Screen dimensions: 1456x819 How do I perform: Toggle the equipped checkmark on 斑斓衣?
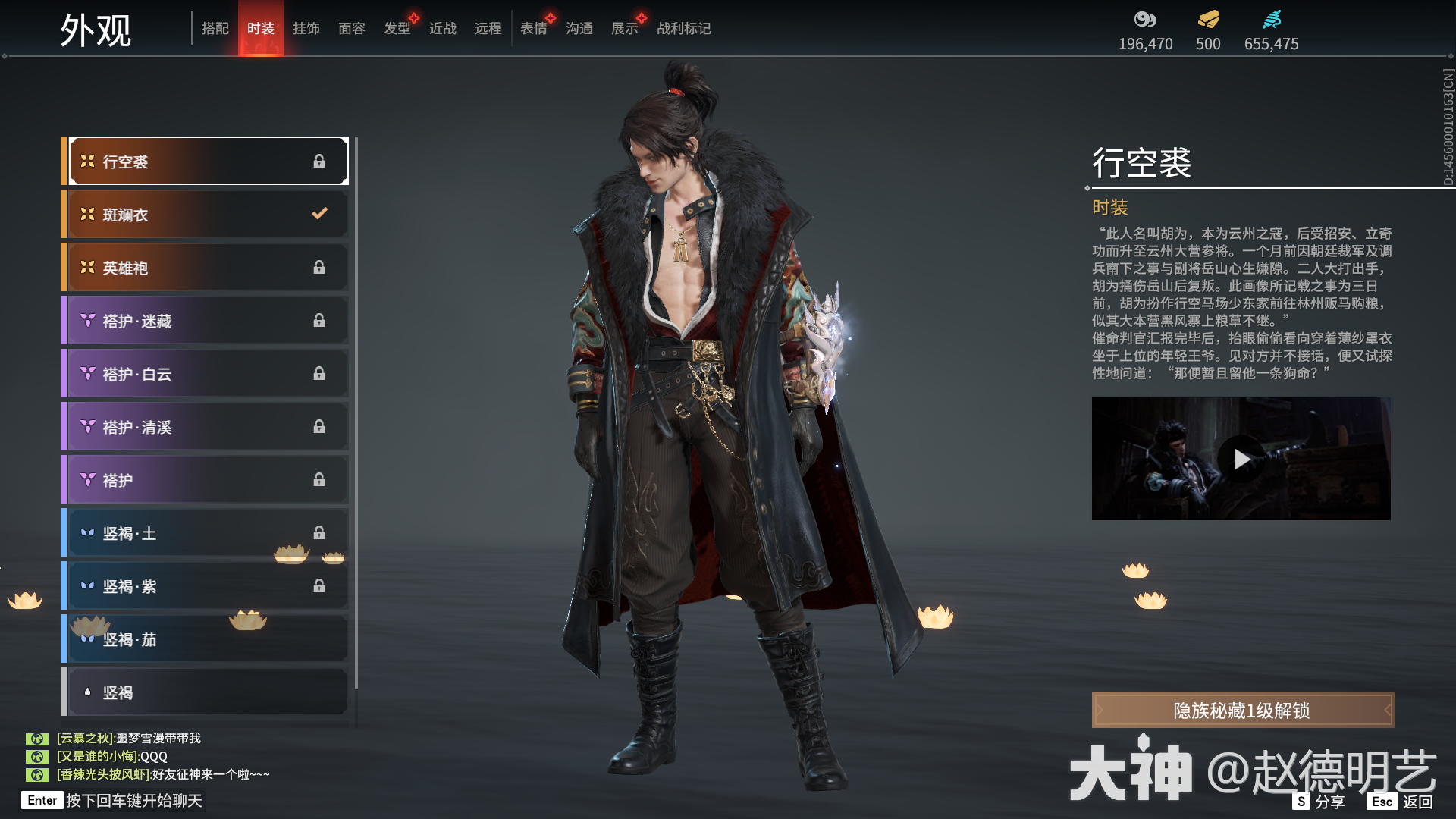point(318,214)
